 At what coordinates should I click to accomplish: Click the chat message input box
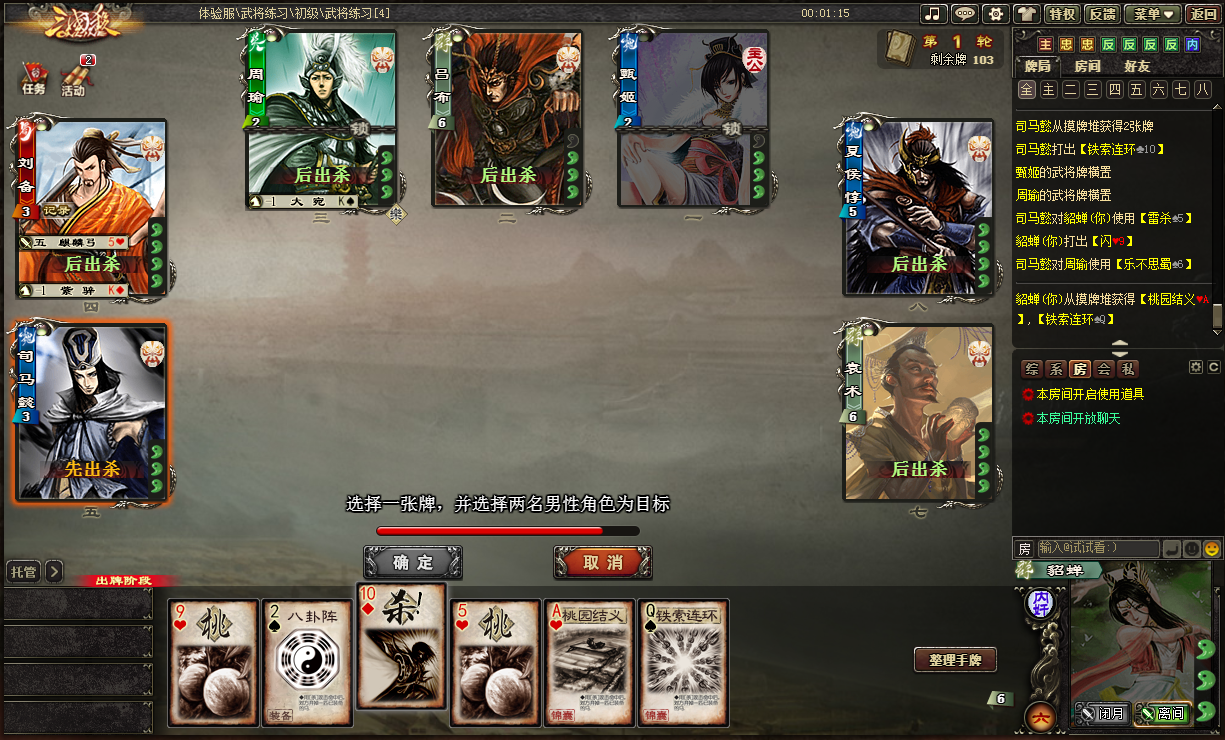[x=1098, y=548]
